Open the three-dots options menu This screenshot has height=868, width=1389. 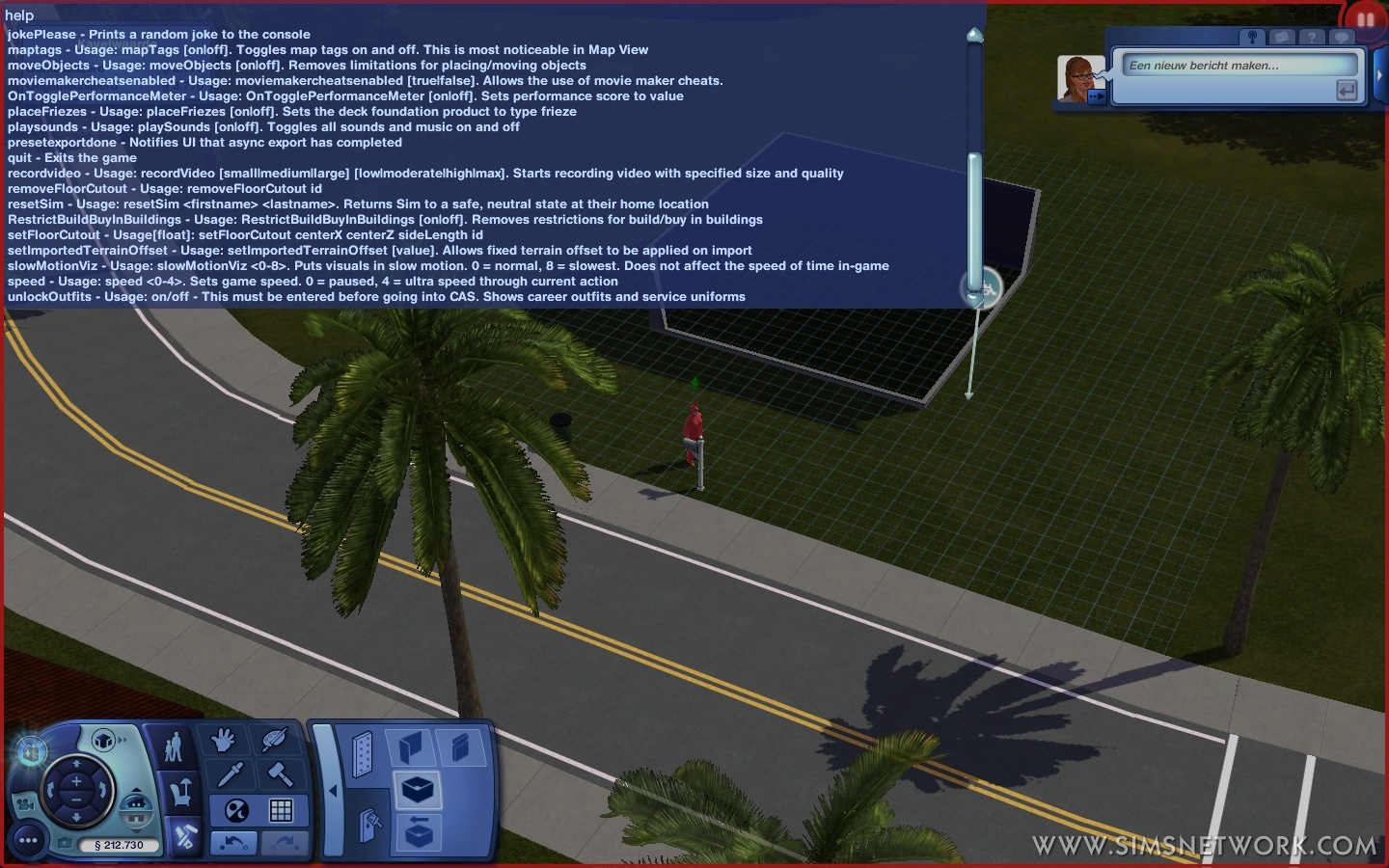pyautogui.click(x=28, y=841)
